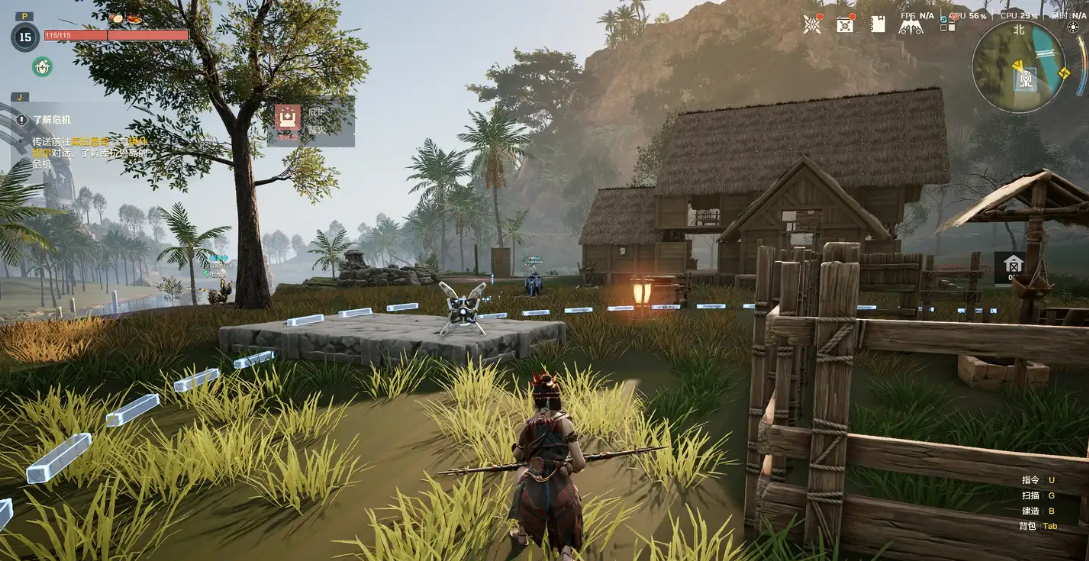Open the crossed-feathers icon in top bar
The width and height of the screenshot is (1089, 561).
[x=812, y=24]
